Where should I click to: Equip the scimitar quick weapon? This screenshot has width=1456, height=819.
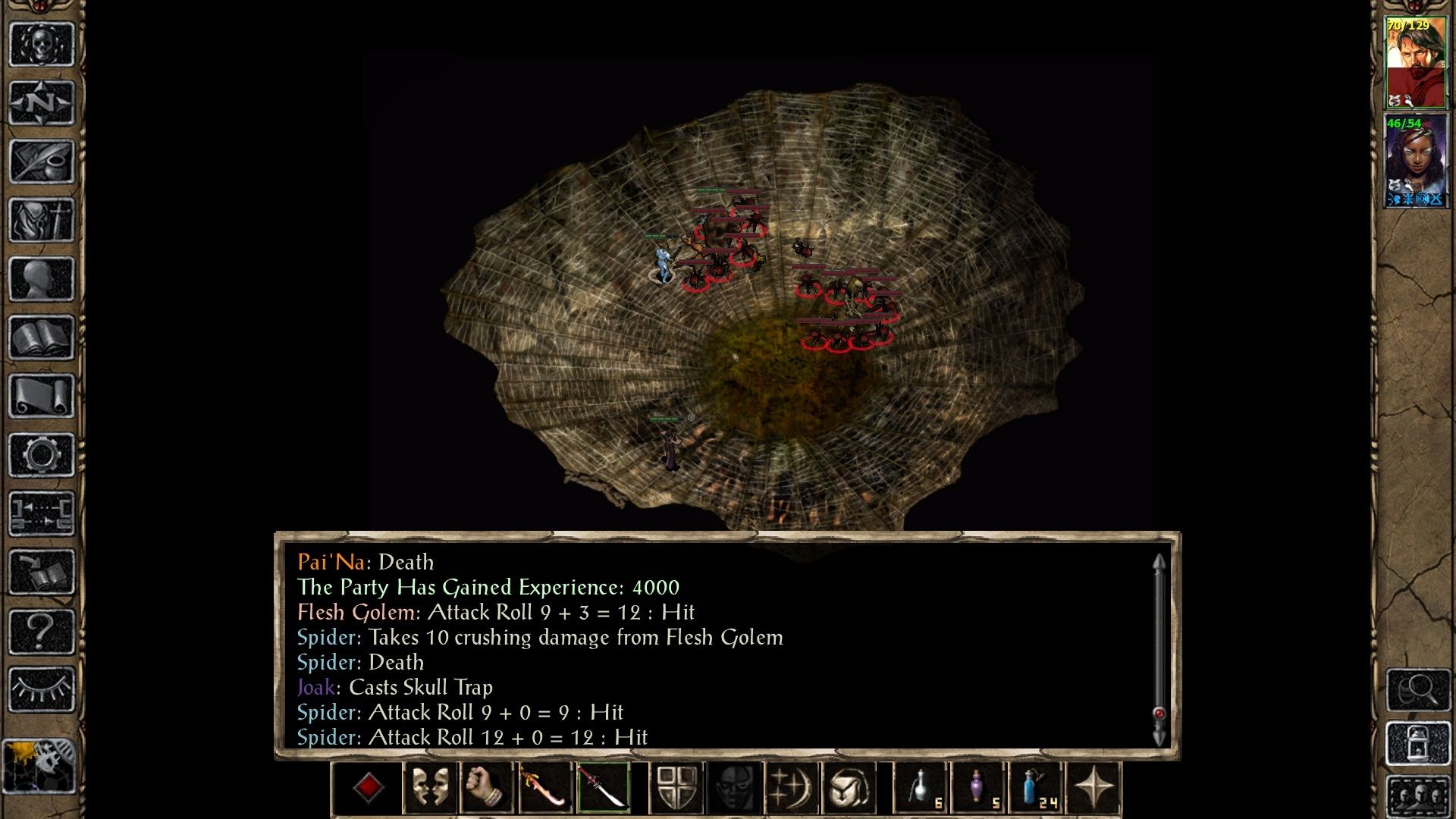pos(546,787)
